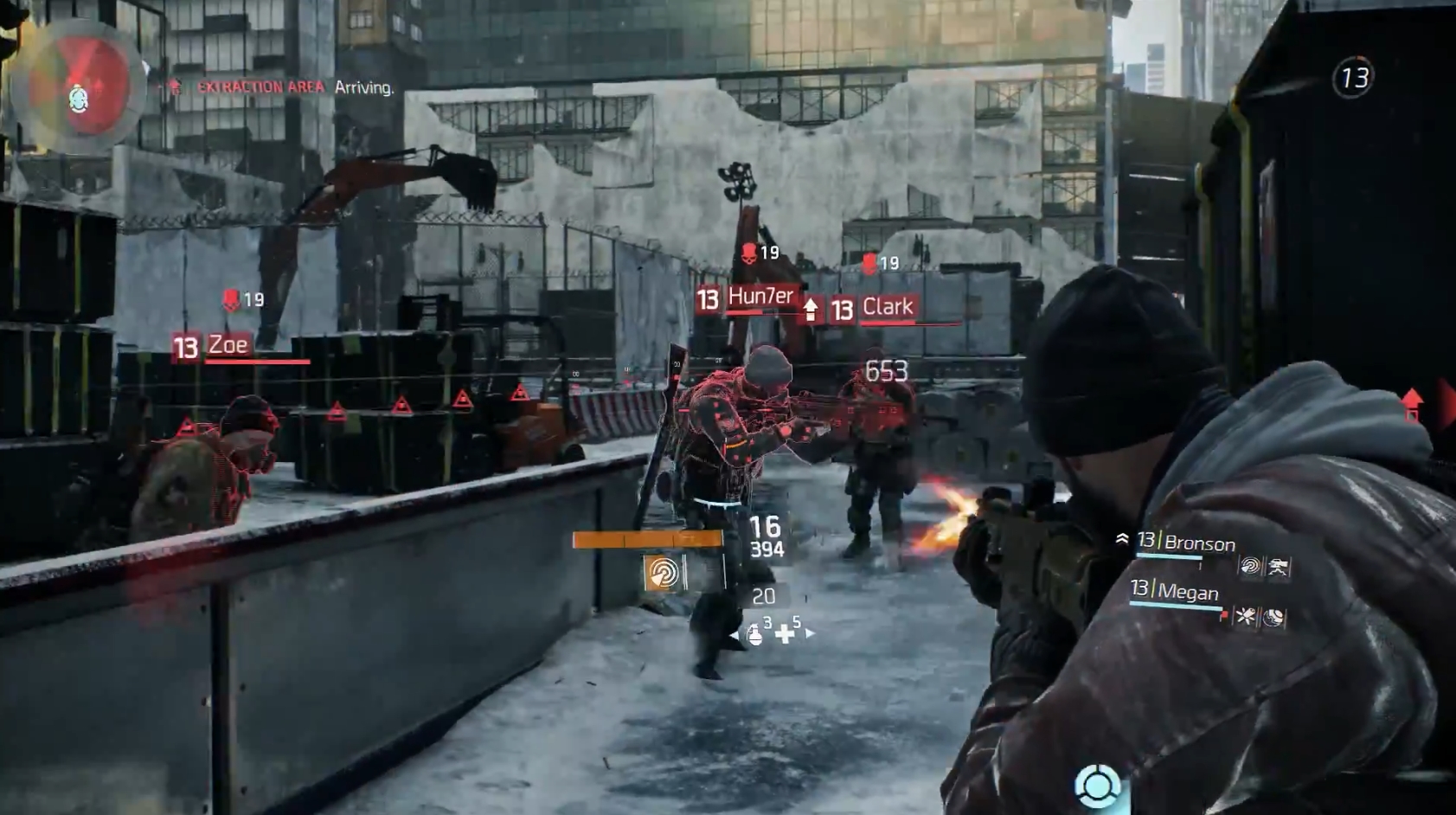The width and height of the screenshot is (1456, 815).
Task: Click the extraction flare icon near EXTRACTION AREA
Action: 174,87
